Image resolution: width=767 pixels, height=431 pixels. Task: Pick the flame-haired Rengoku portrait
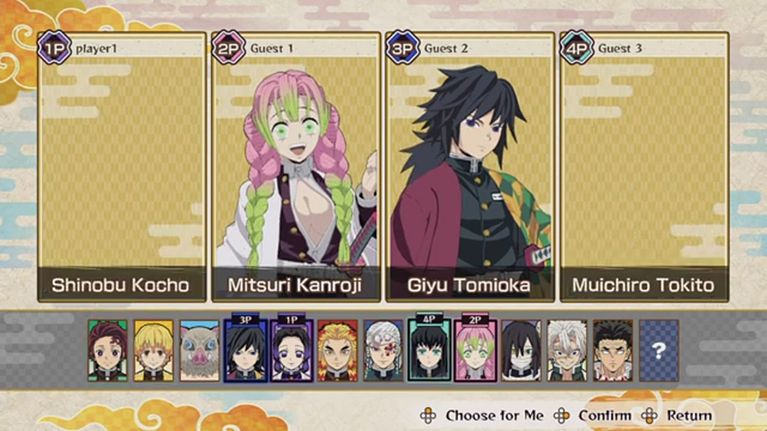pos(337,350)
